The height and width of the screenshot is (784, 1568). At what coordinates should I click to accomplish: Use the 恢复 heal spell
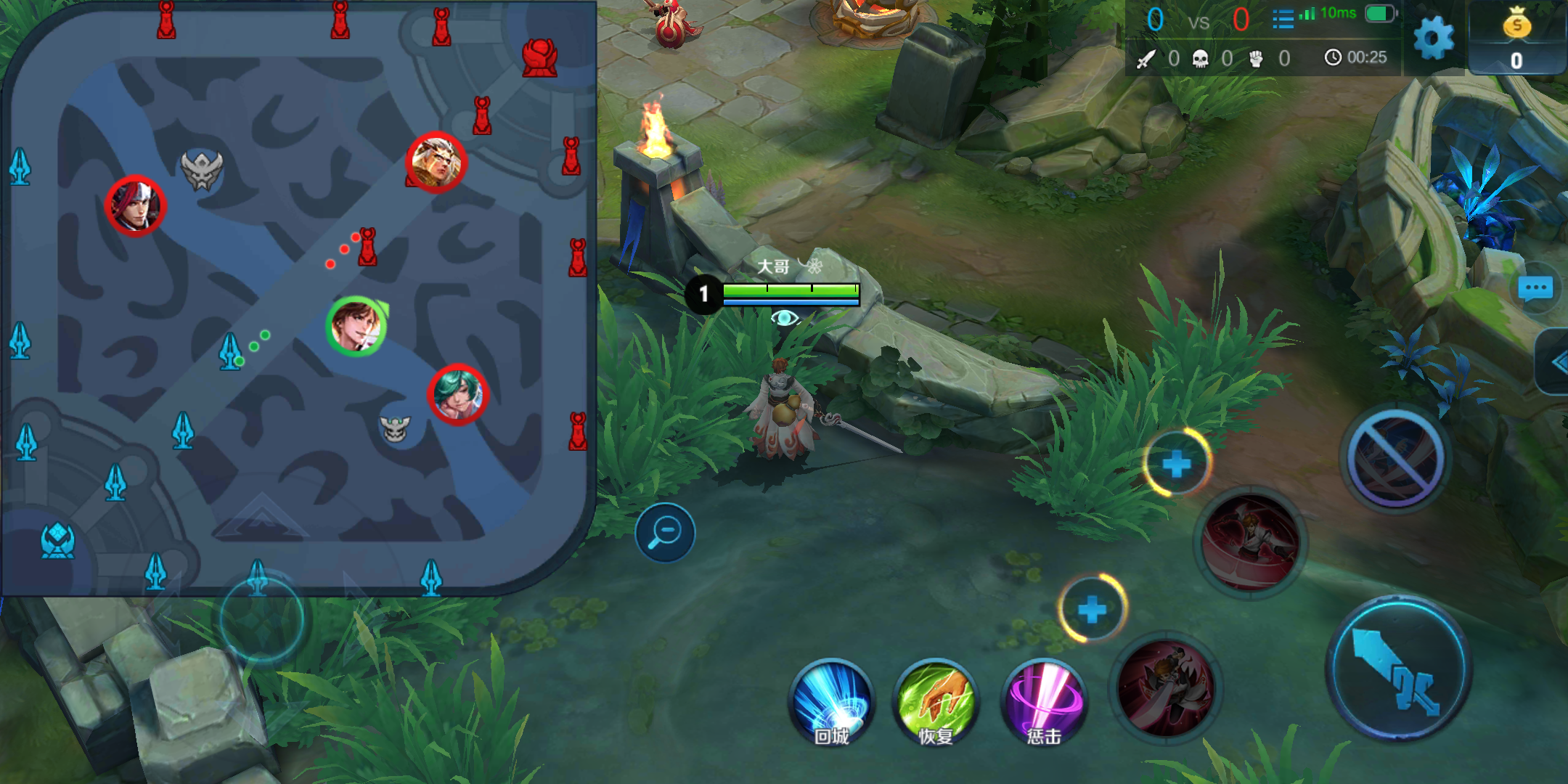pyautogui.click(x=936, y=702)
